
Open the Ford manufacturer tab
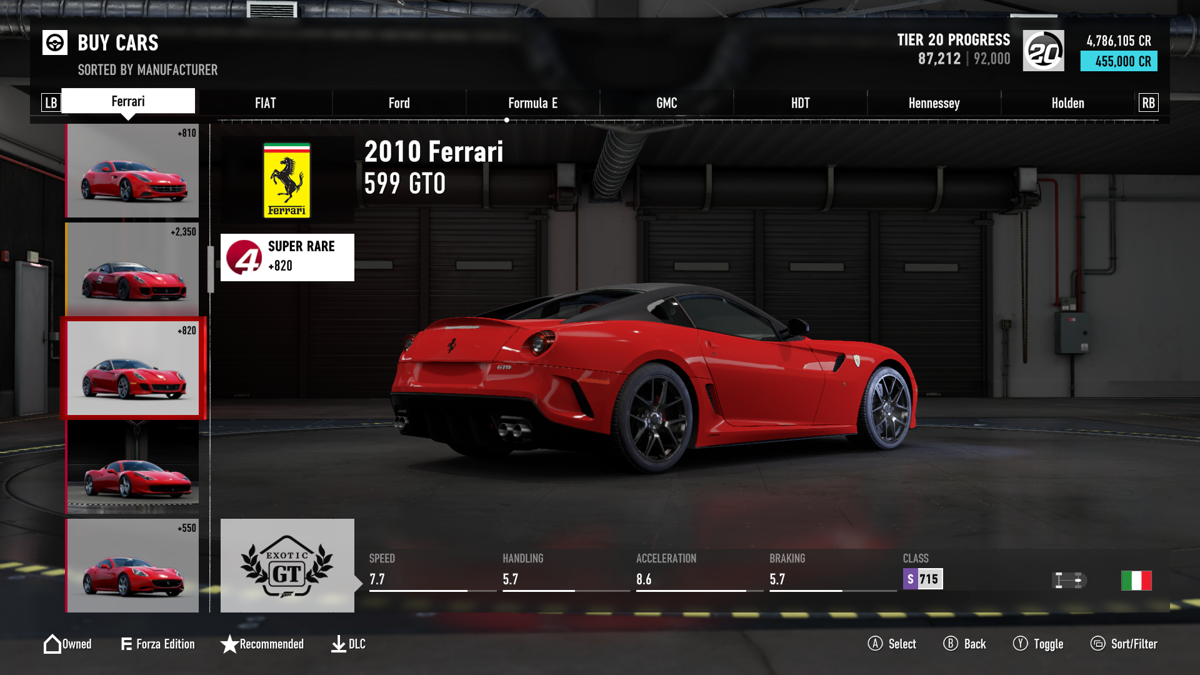(399, 103)
